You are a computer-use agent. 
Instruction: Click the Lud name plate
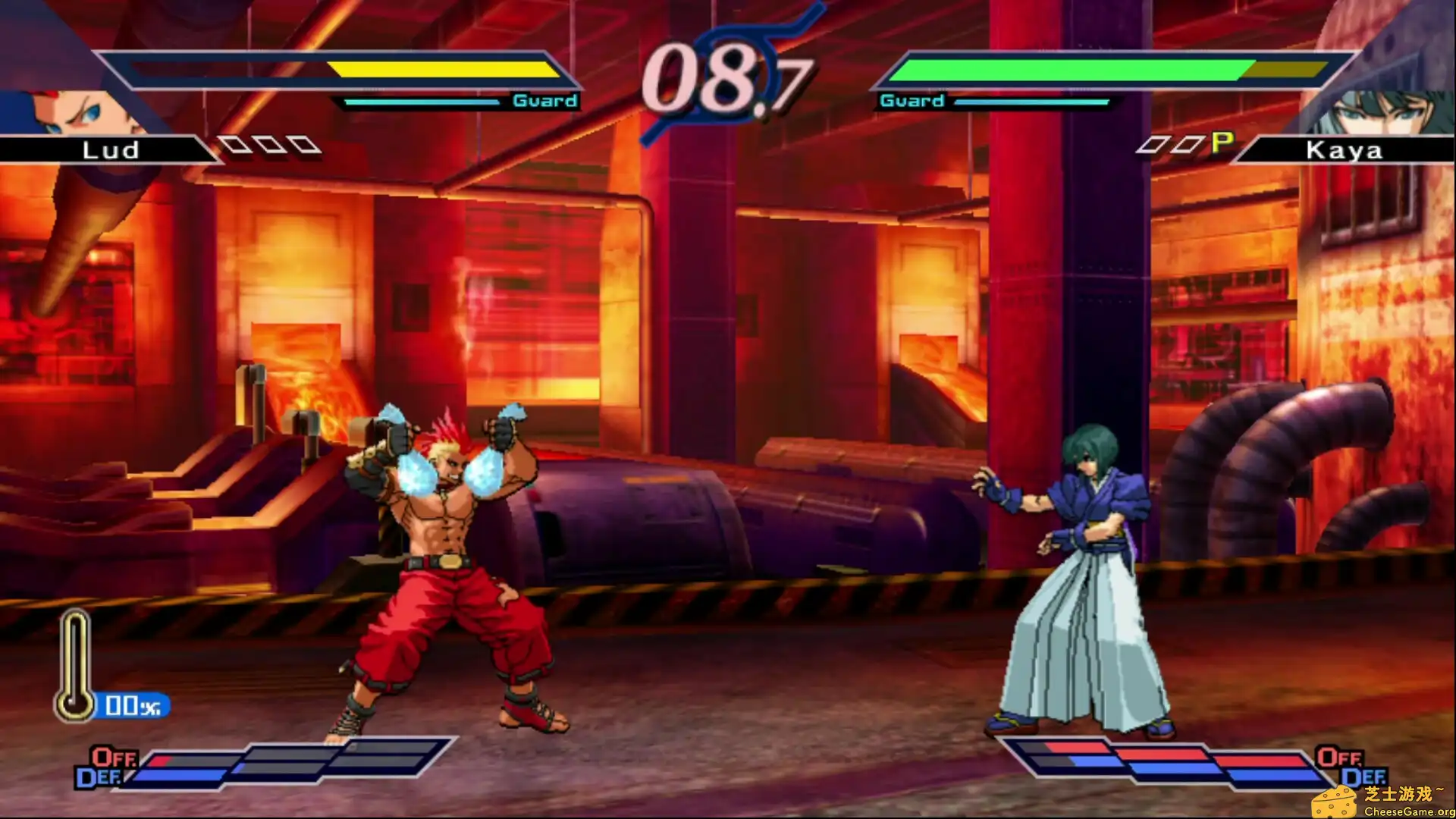(110, 150)
